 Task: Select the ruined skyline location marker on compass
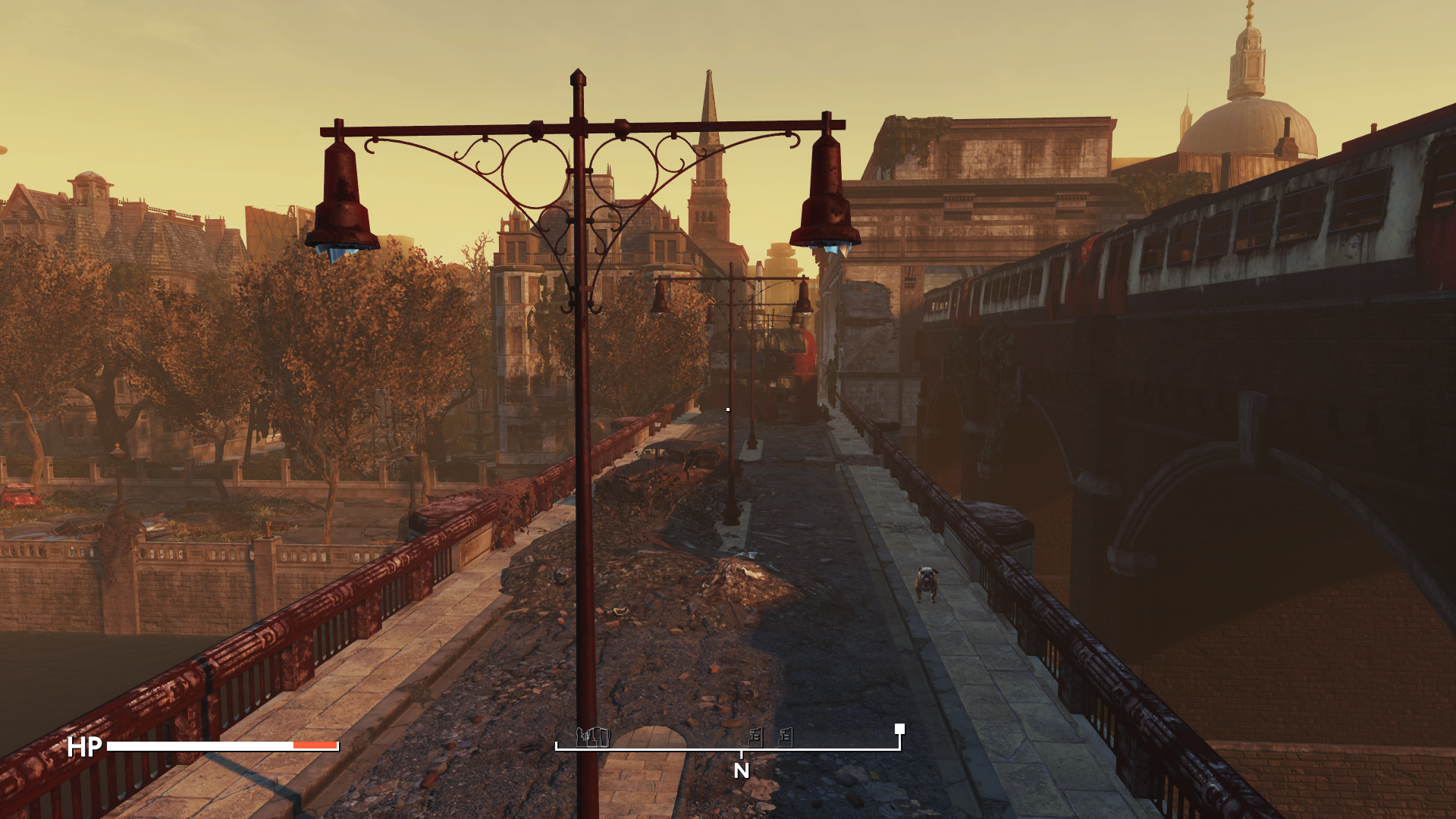(593, 736)
